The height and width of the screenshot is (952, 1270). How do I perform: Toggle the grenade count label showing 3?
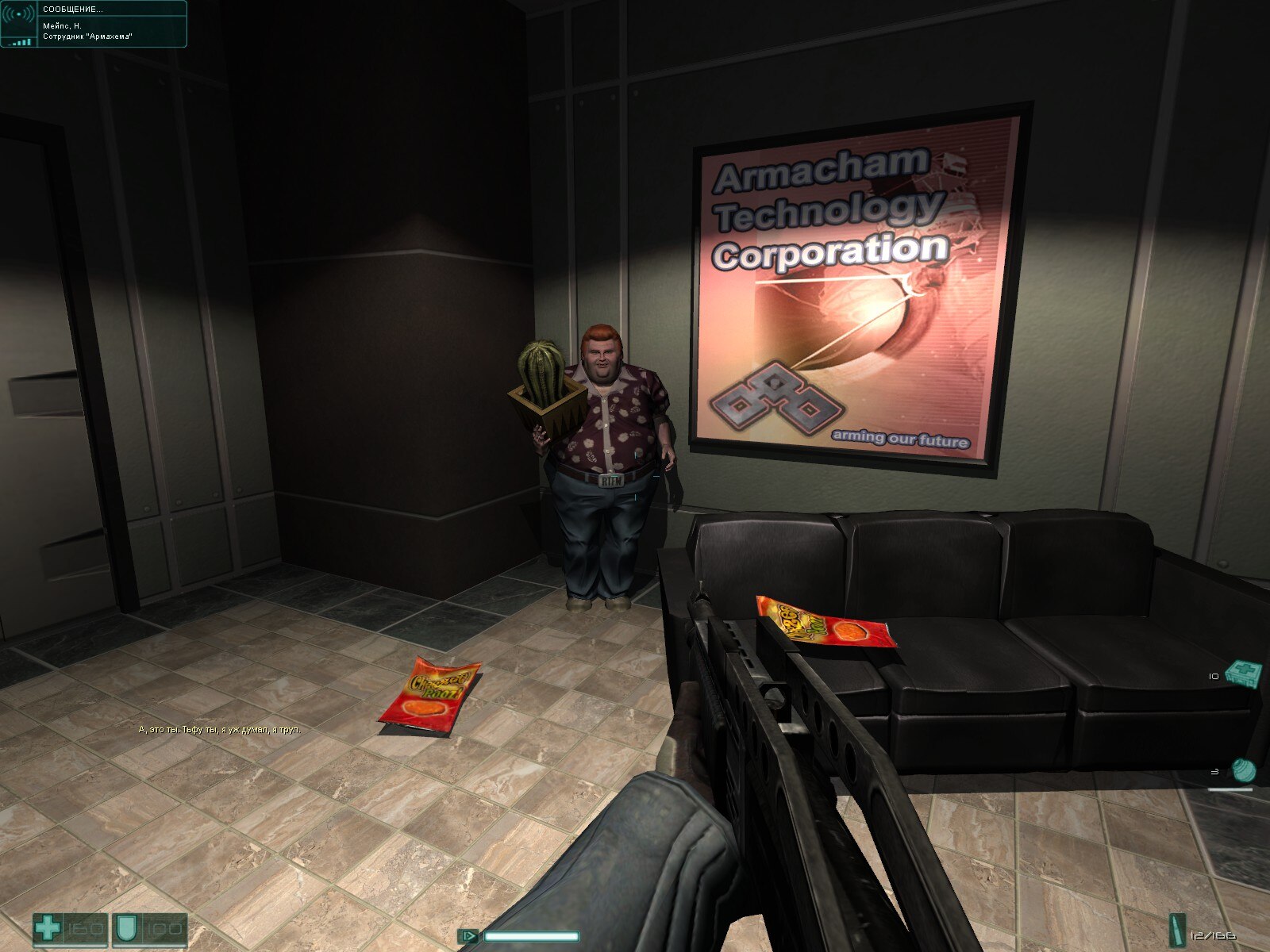(x=1215, y=771)
